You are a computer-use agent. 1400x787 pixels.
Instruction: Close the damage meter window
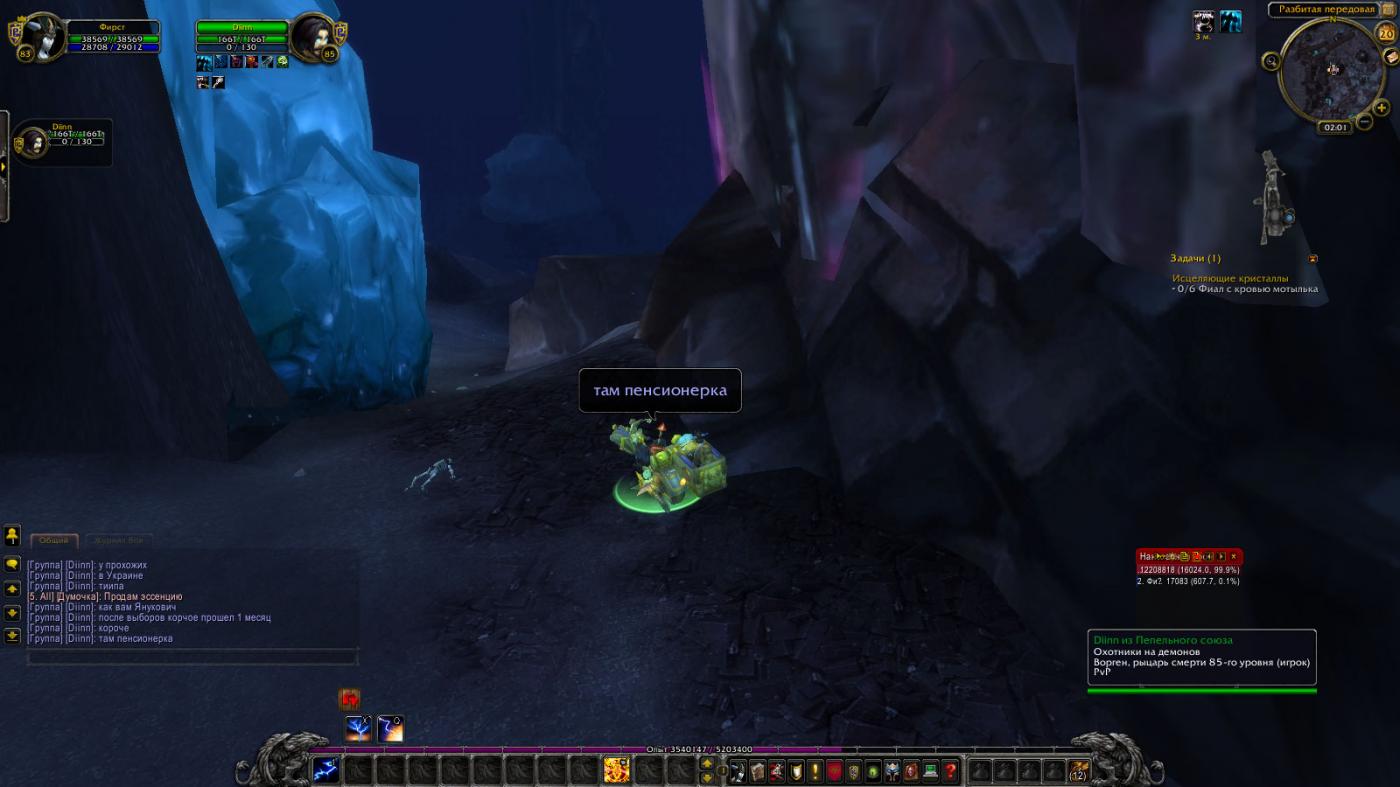pyautogui.click(x=1234, y=556)
